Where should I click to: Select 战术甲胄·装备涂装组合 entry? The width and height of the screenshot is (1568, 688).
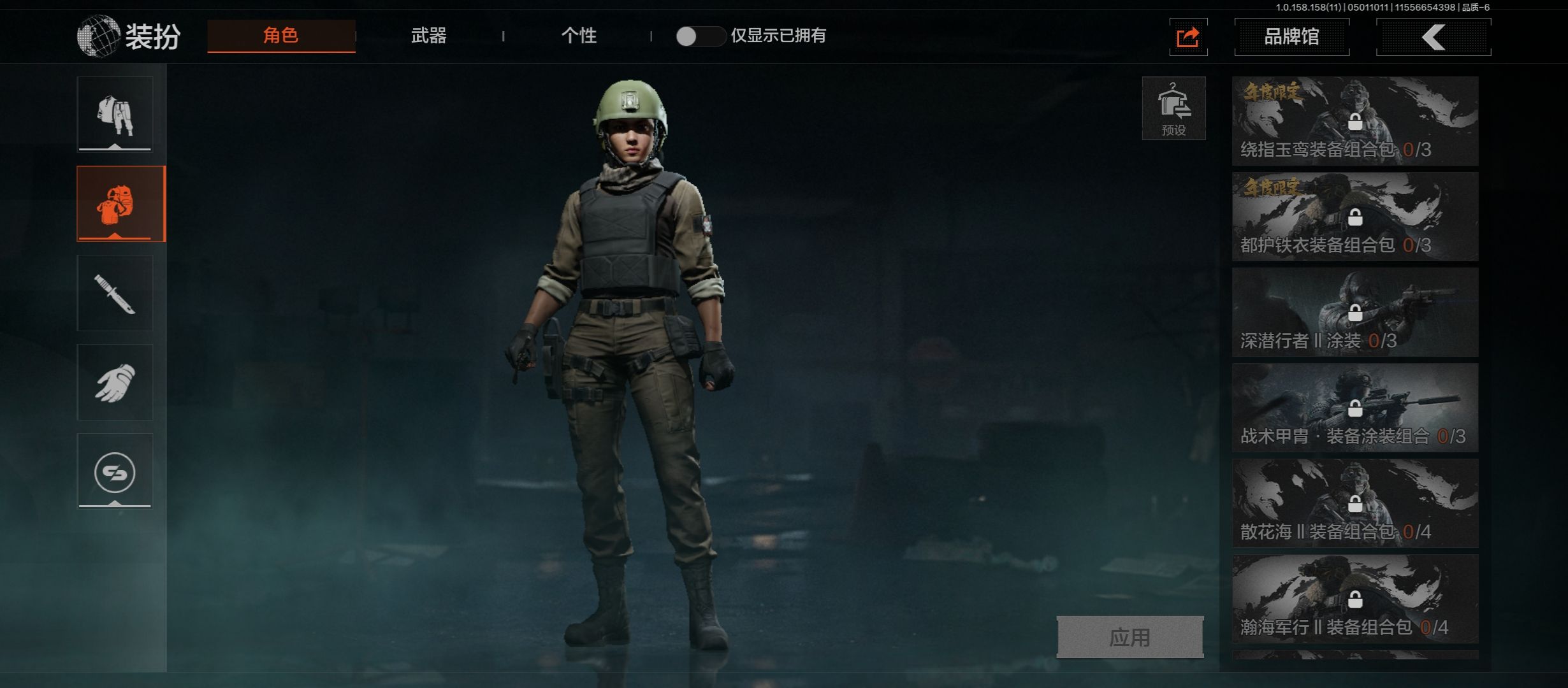pos(1355,408)
